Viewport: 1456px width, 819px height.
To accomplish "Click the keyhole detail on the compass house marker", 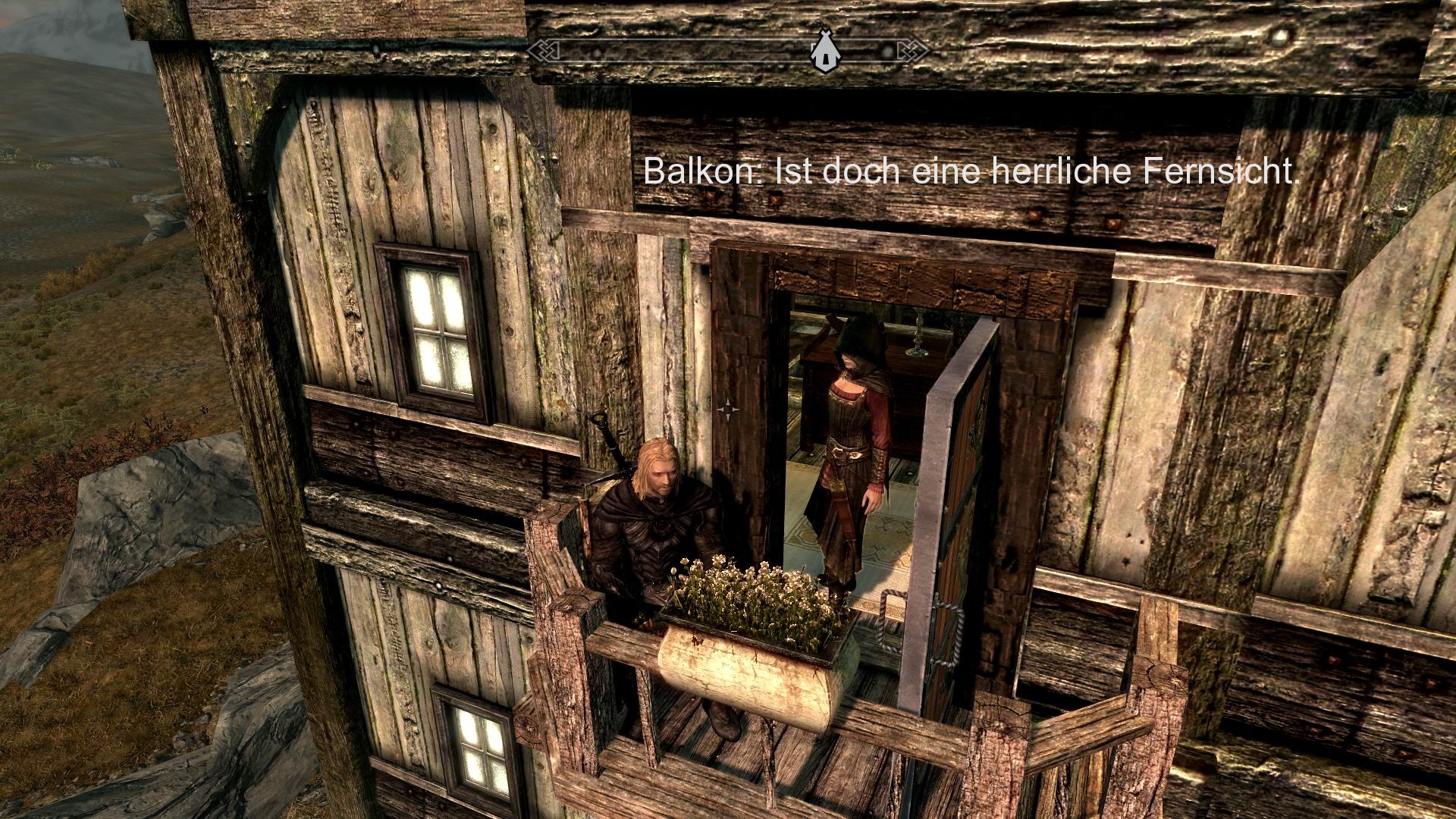I will 826,58.
